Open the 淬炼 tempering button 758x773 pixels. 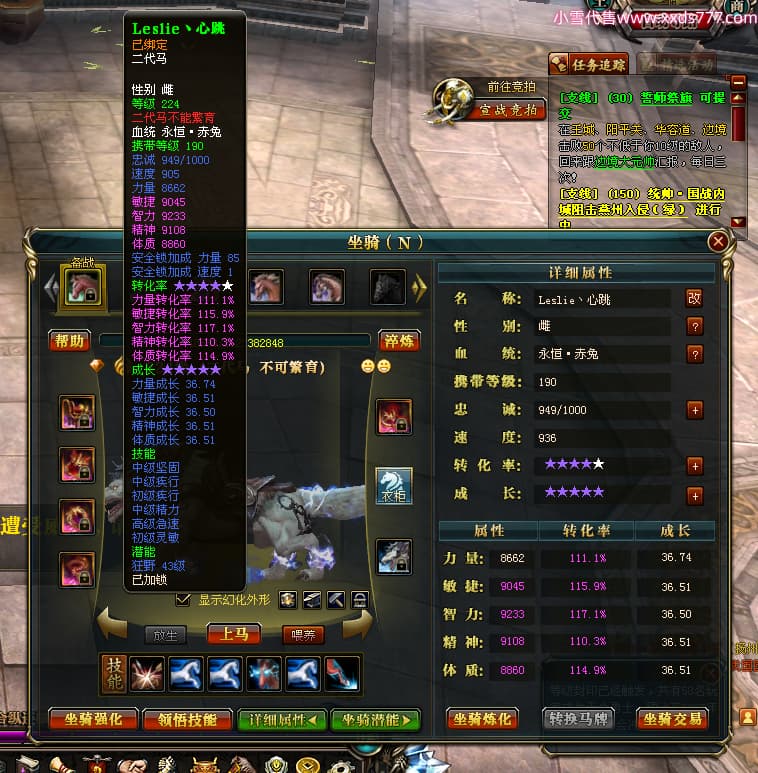(x=398, y=341)
